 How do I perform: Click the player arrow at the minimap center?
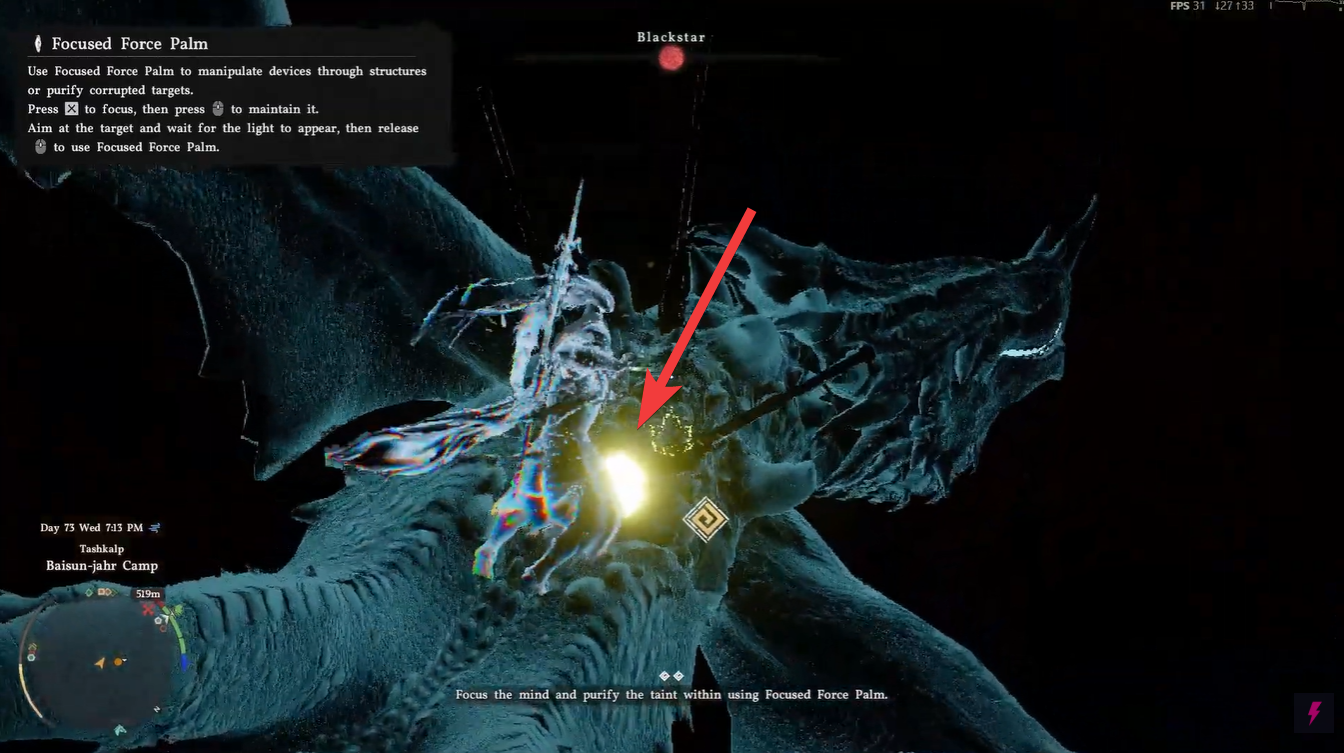click(x=100, y=663)
